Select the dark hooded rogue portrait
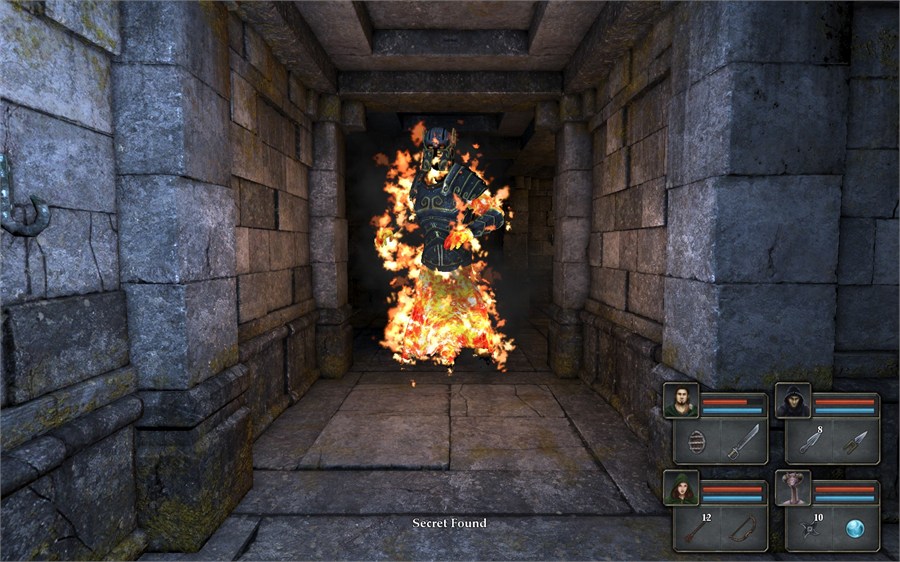This screenshot has width=900, height=562. (x=793, y=401)
